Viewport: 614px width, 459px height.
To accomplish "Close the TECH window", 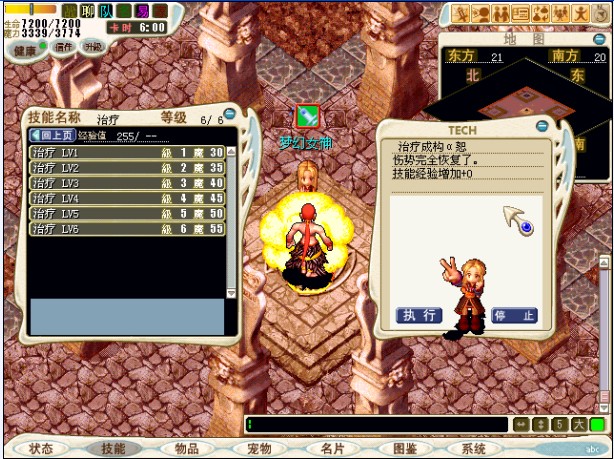I will 541,126.
